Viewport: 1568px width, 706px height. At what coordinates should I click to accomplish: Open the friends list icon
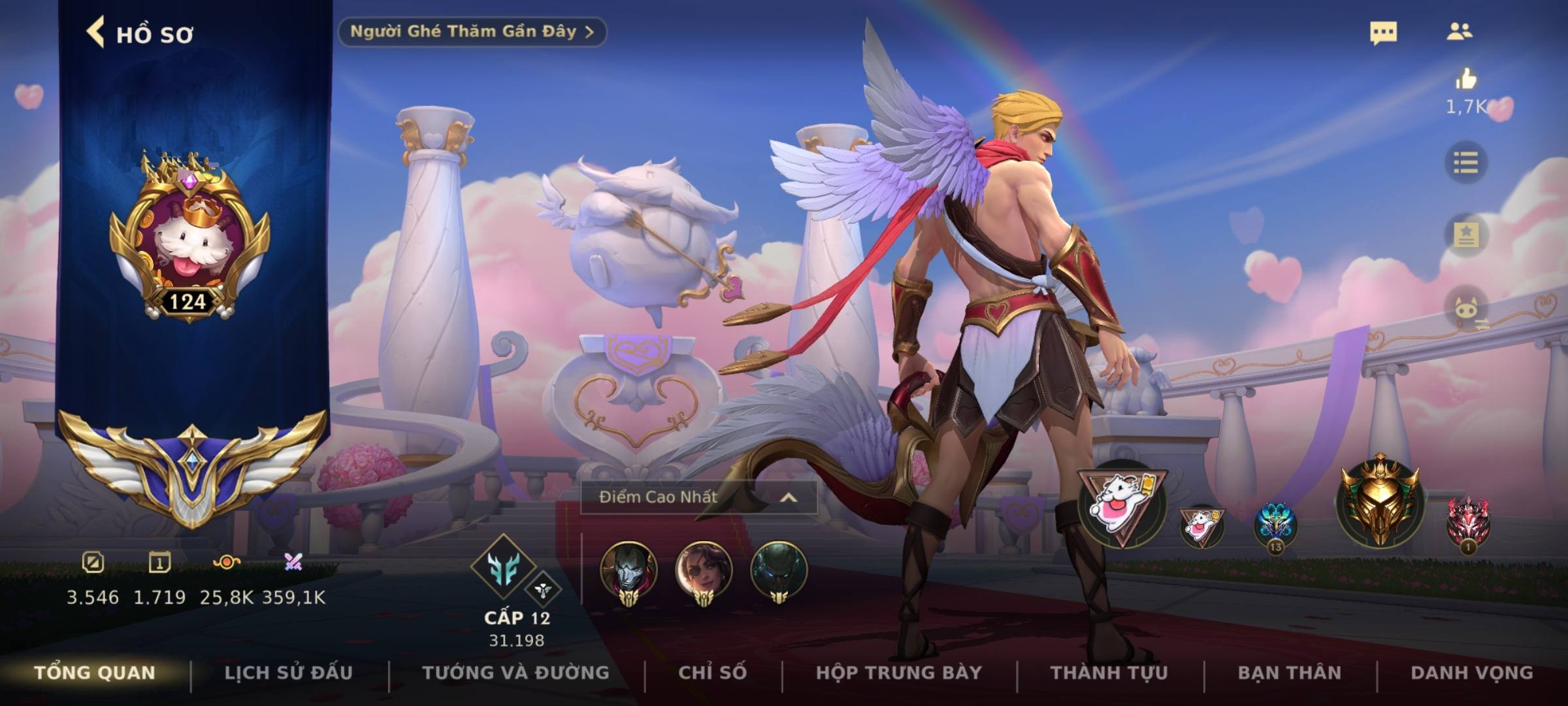[1459, 31]
